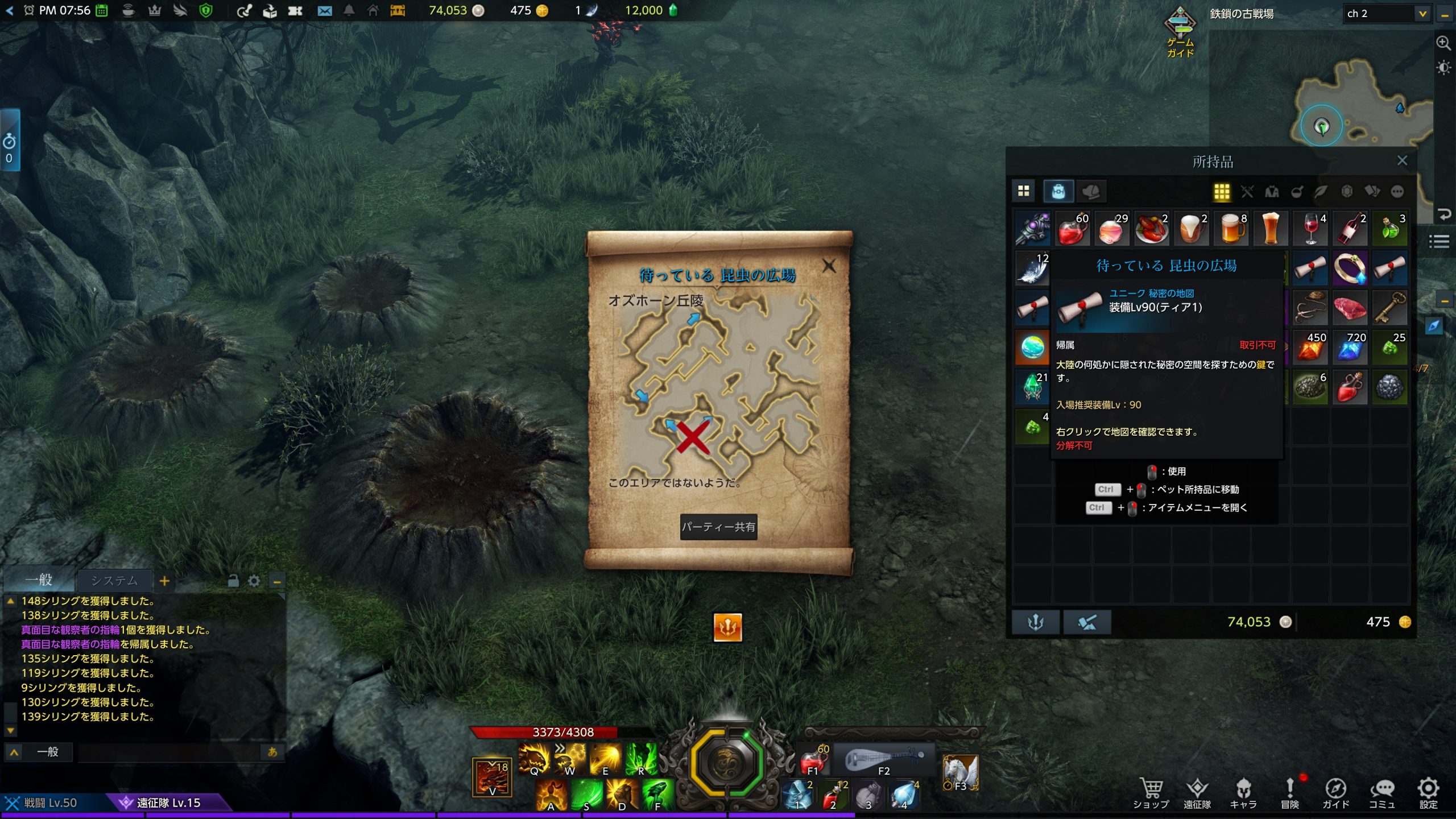Select the red potion stack of 60

pos(1072,229)
